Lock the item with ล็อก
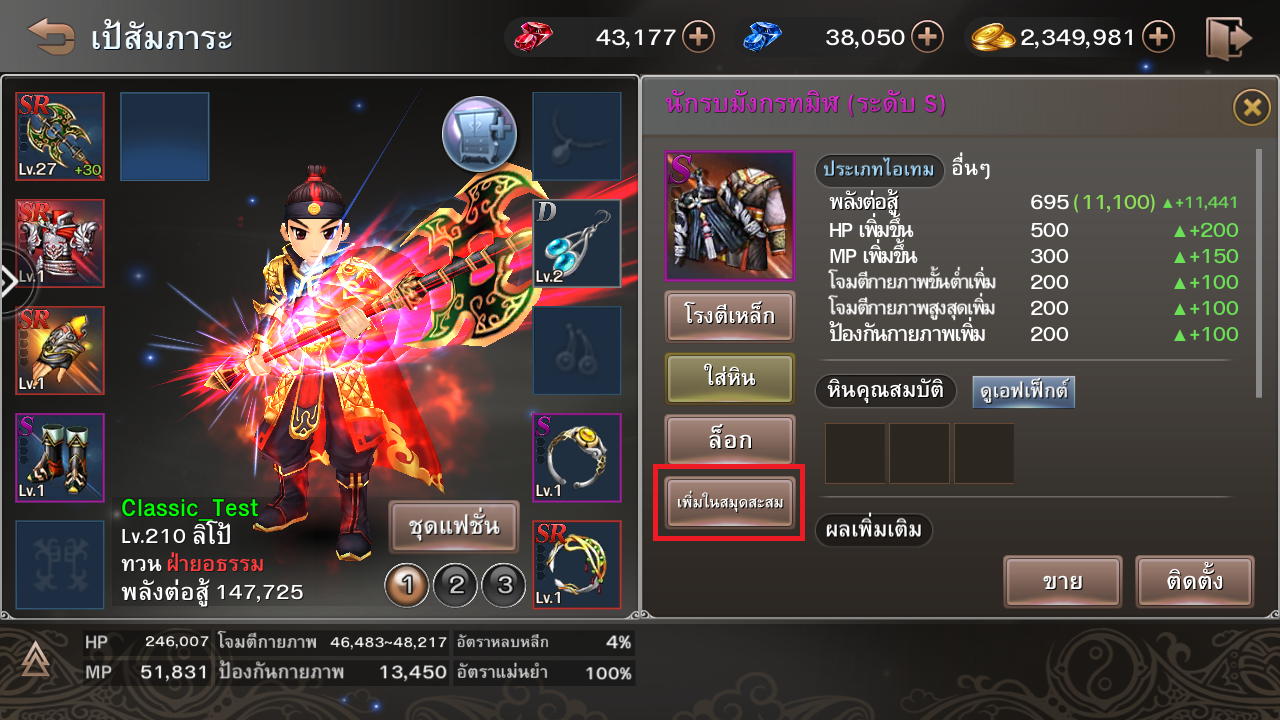Screen dimensions: 1280x720 click(x=730, y=441)
